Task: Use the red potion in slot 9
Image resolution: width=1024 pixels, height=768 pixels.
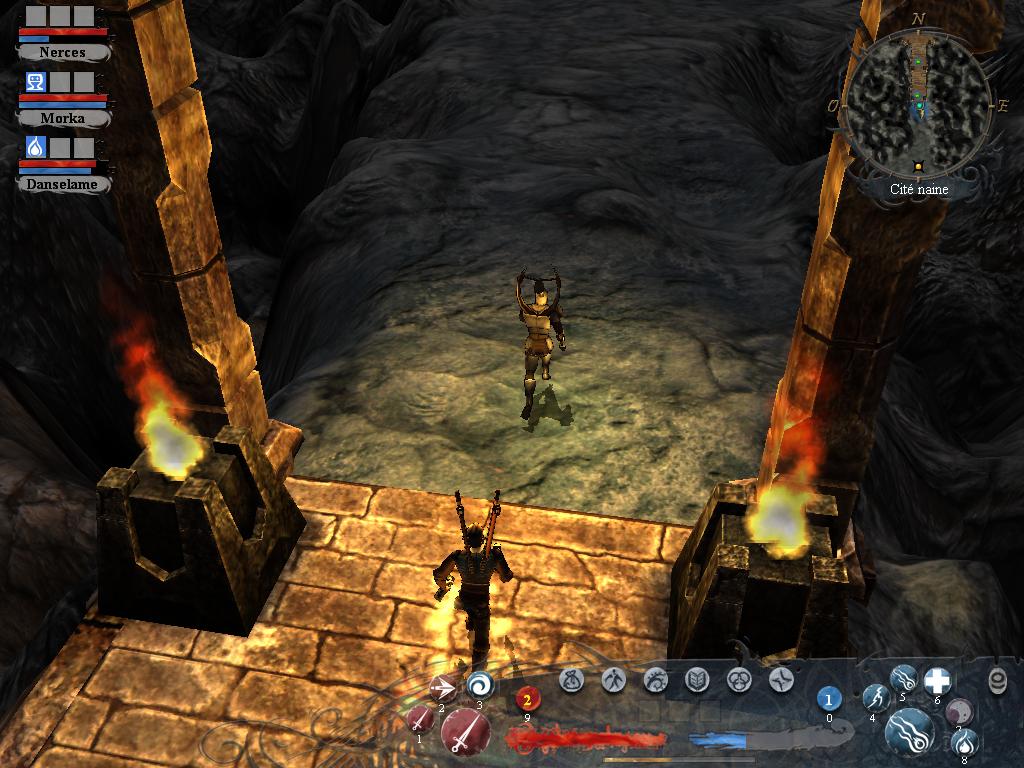Action: 527,699
